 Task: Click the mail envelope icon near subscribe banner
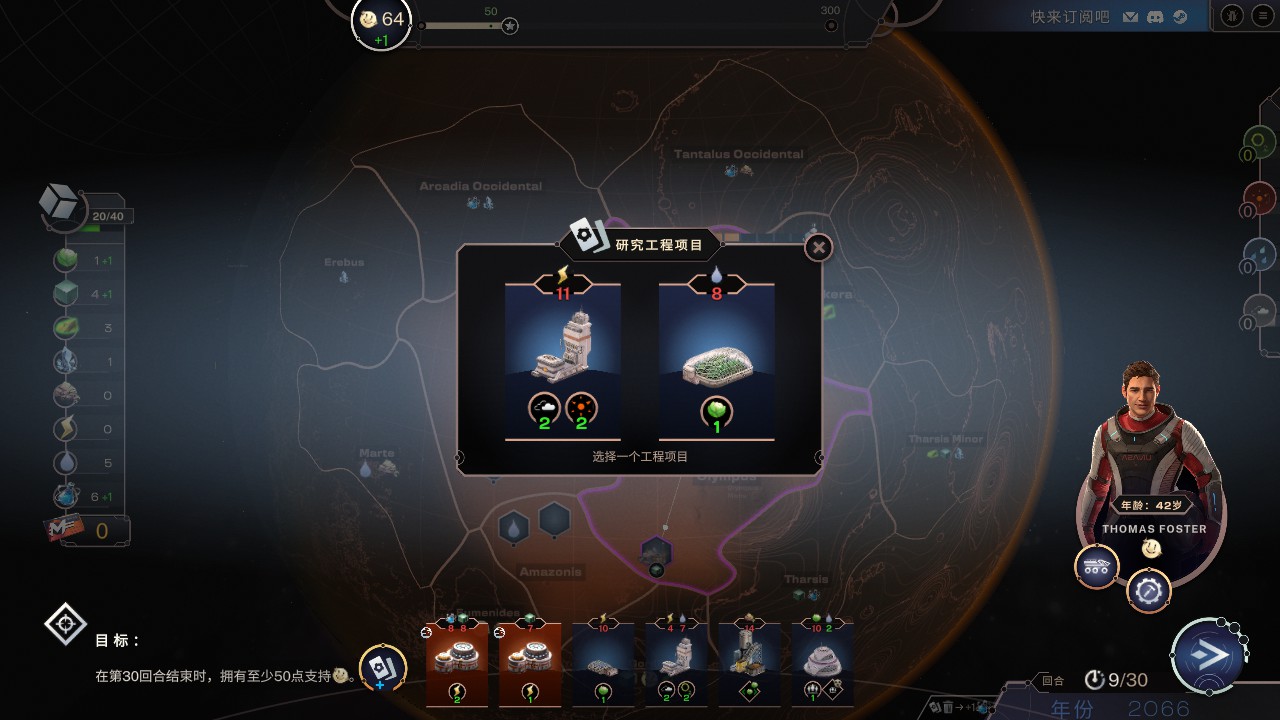point(1133,16)
